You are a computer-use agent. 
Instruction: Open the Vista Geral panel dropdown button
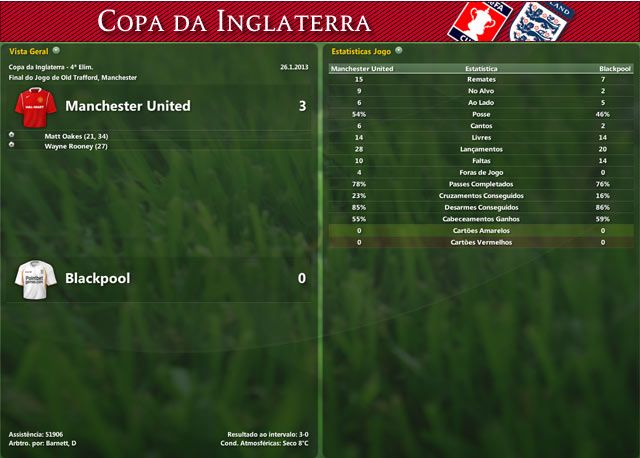pos(56,49)
